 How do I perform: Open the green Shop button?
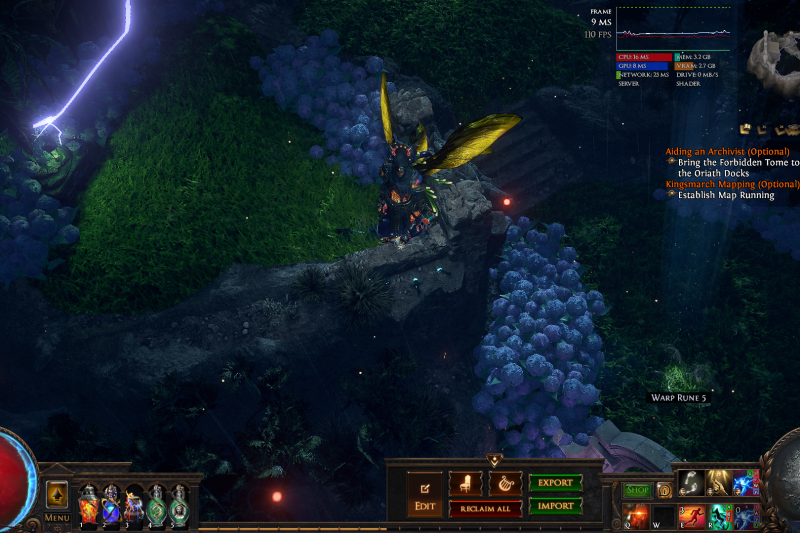(x=637, y=490)
